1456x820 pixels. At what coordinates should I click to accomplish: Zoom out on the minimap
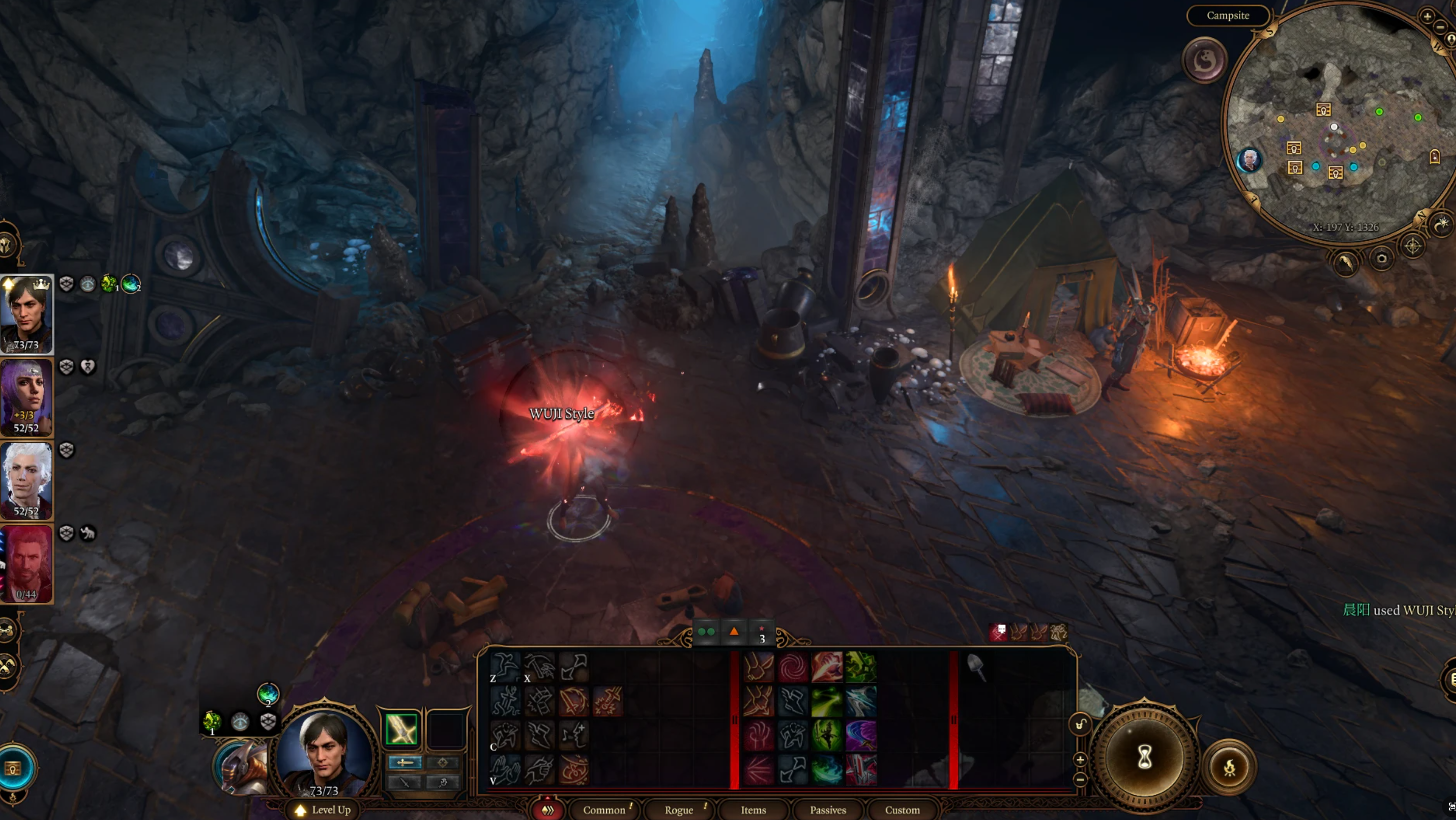[1439, 27]
